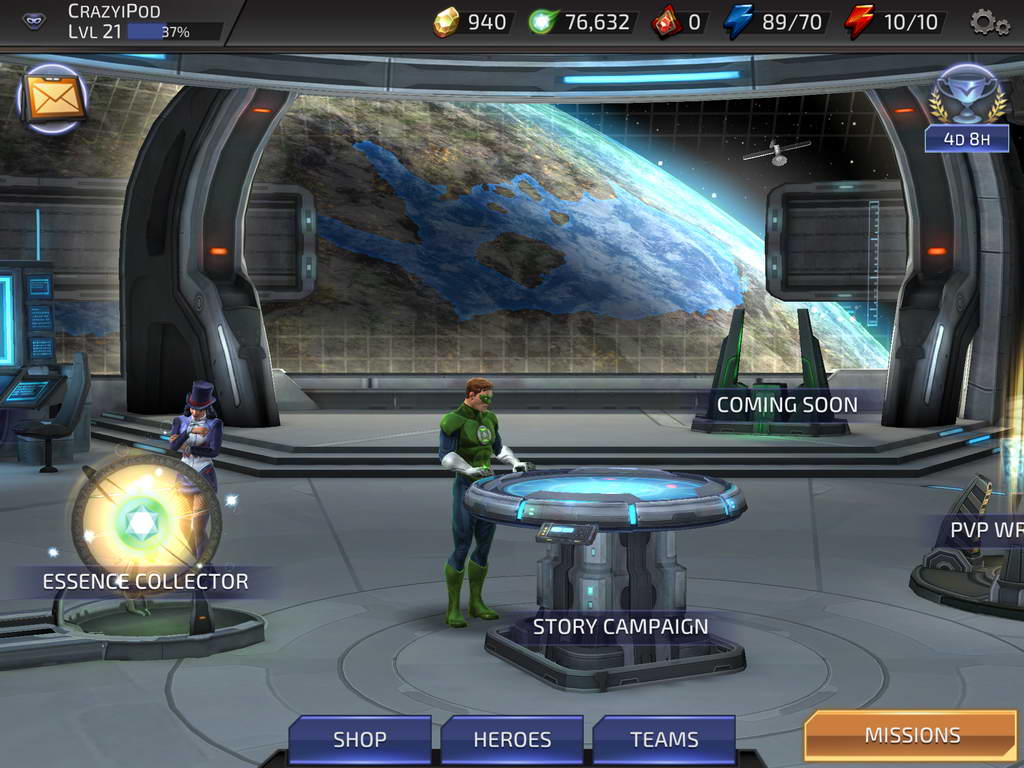Open the Essence Collector
This screenshot has width=1024, height=768.
coord(145,581)
